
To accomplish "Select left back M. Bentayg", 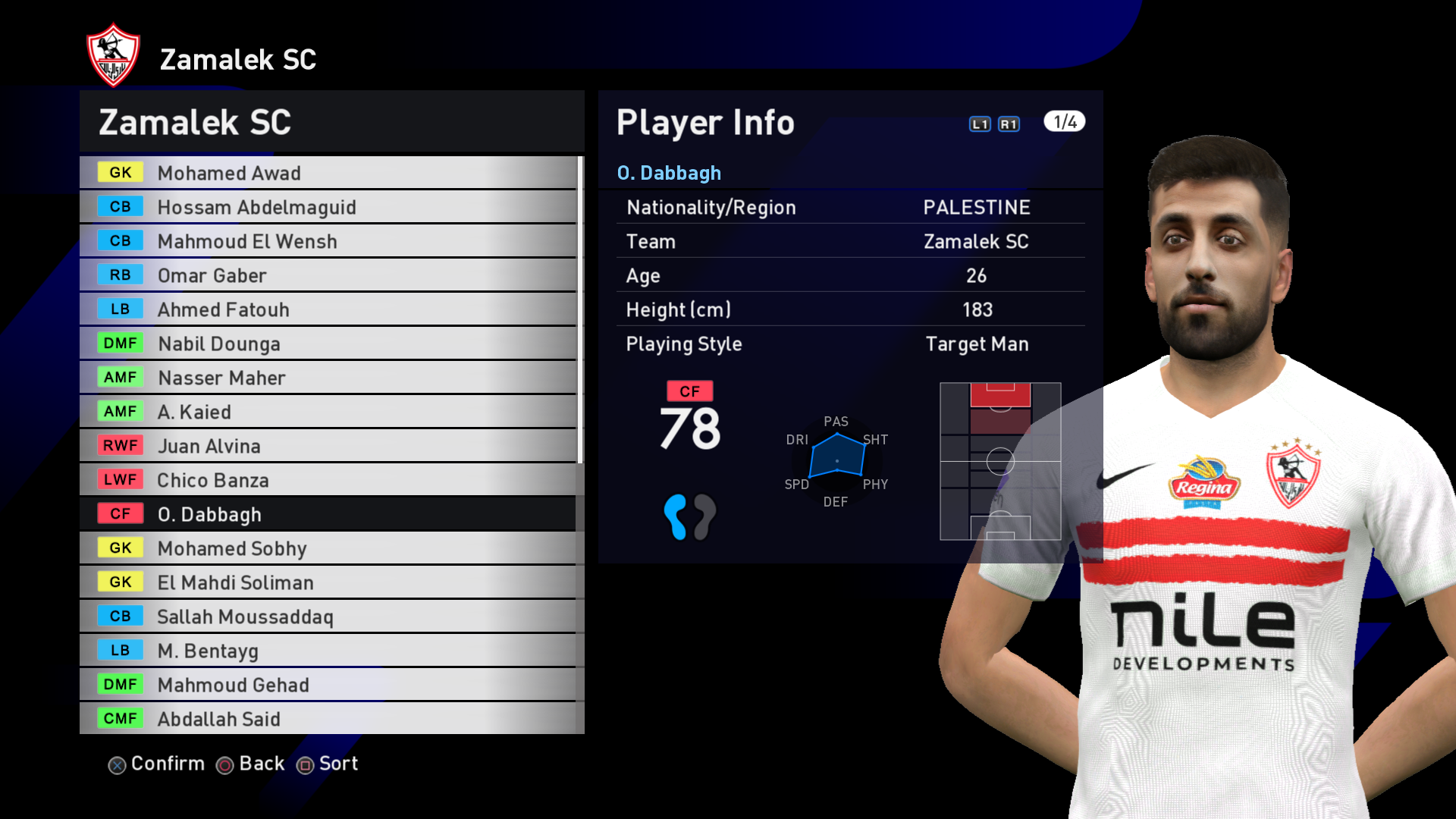I will [x=328, y=651].
